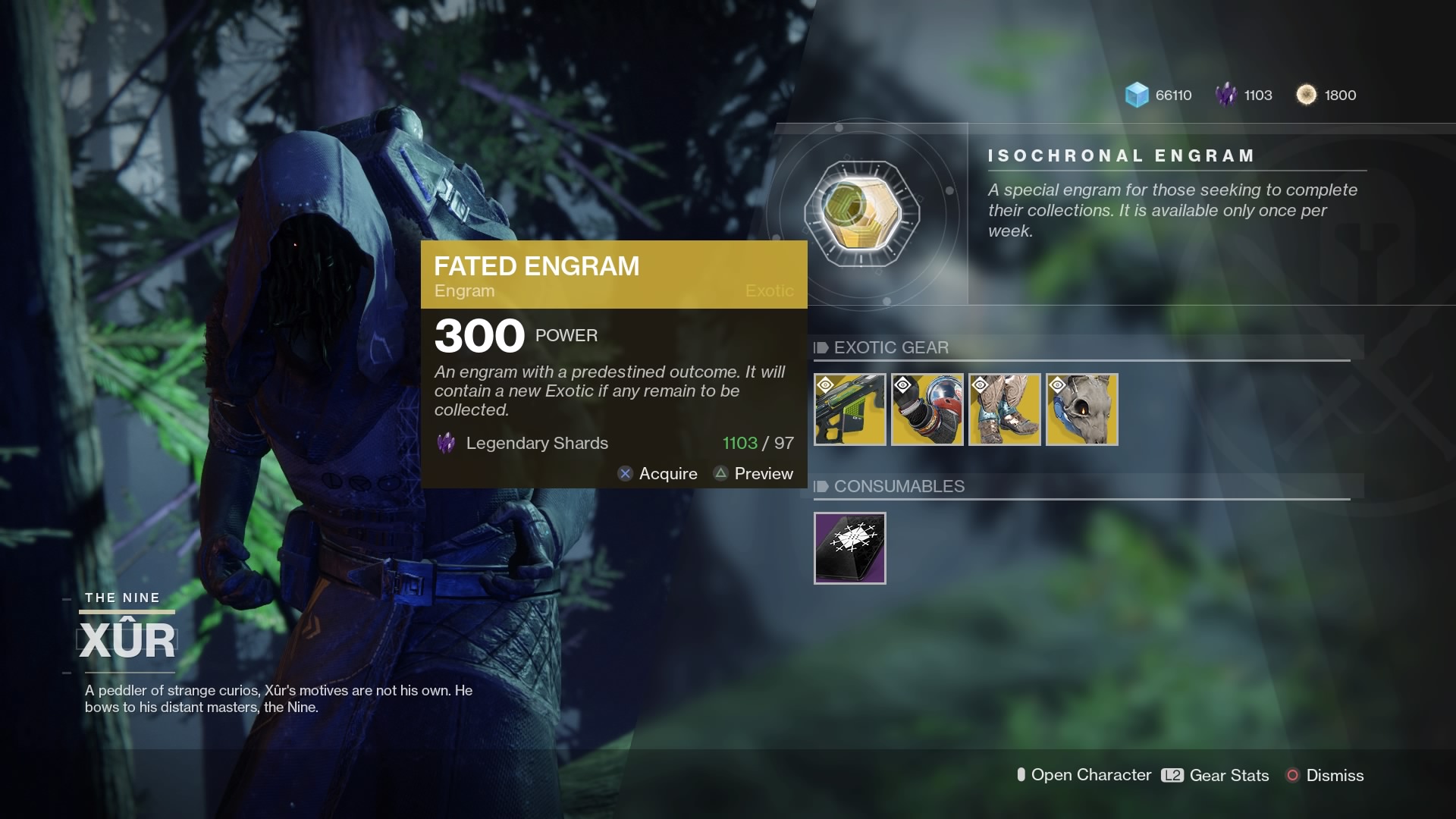Screen dimensions: 1456x819
Task: Select the Skull of Dire Ahamkara helmet
Action: [x=1081, y=409]
